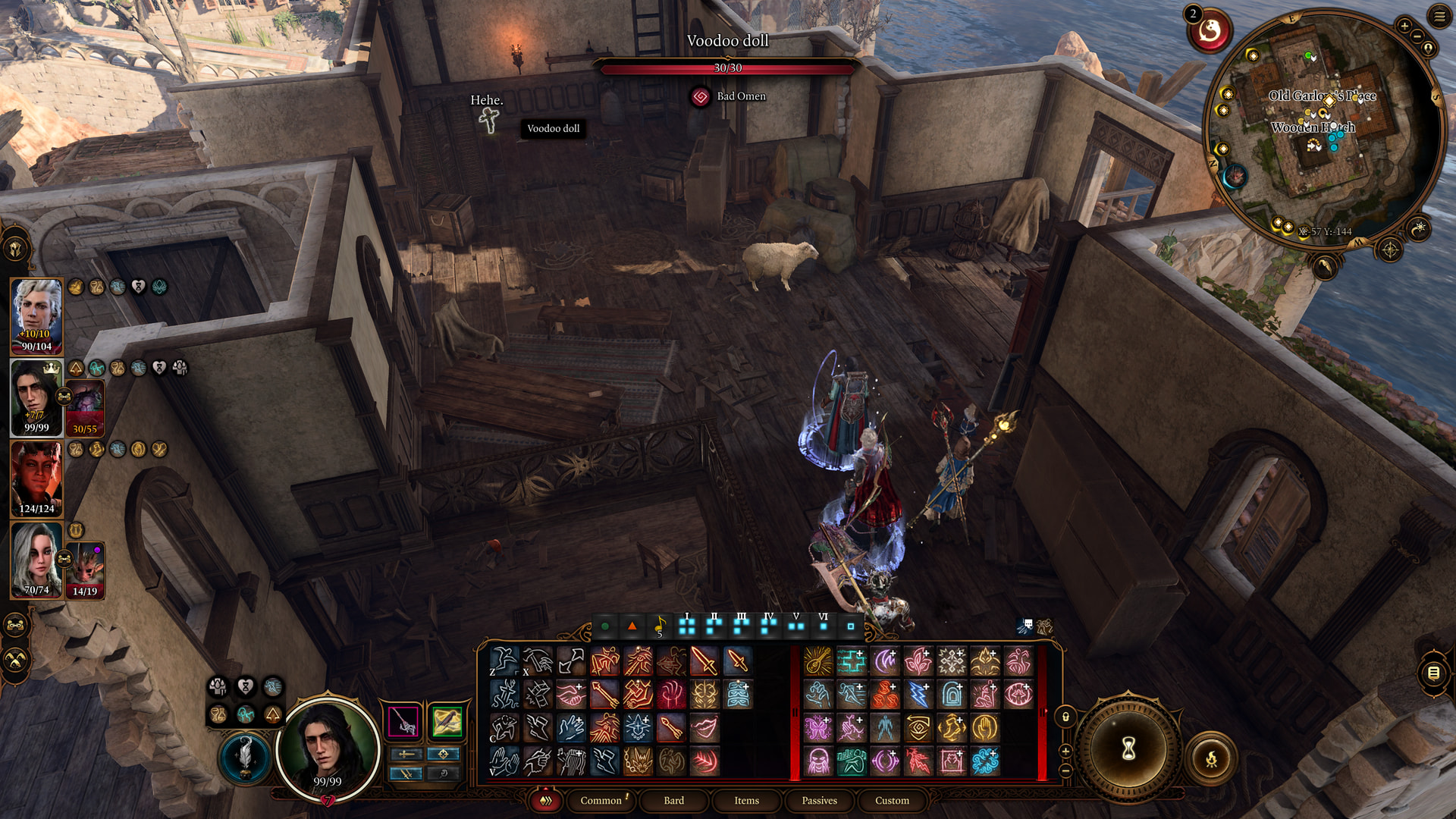Open the journal button on right edge
Viewport: 1456px width, 819px height.
point(1433,673)
